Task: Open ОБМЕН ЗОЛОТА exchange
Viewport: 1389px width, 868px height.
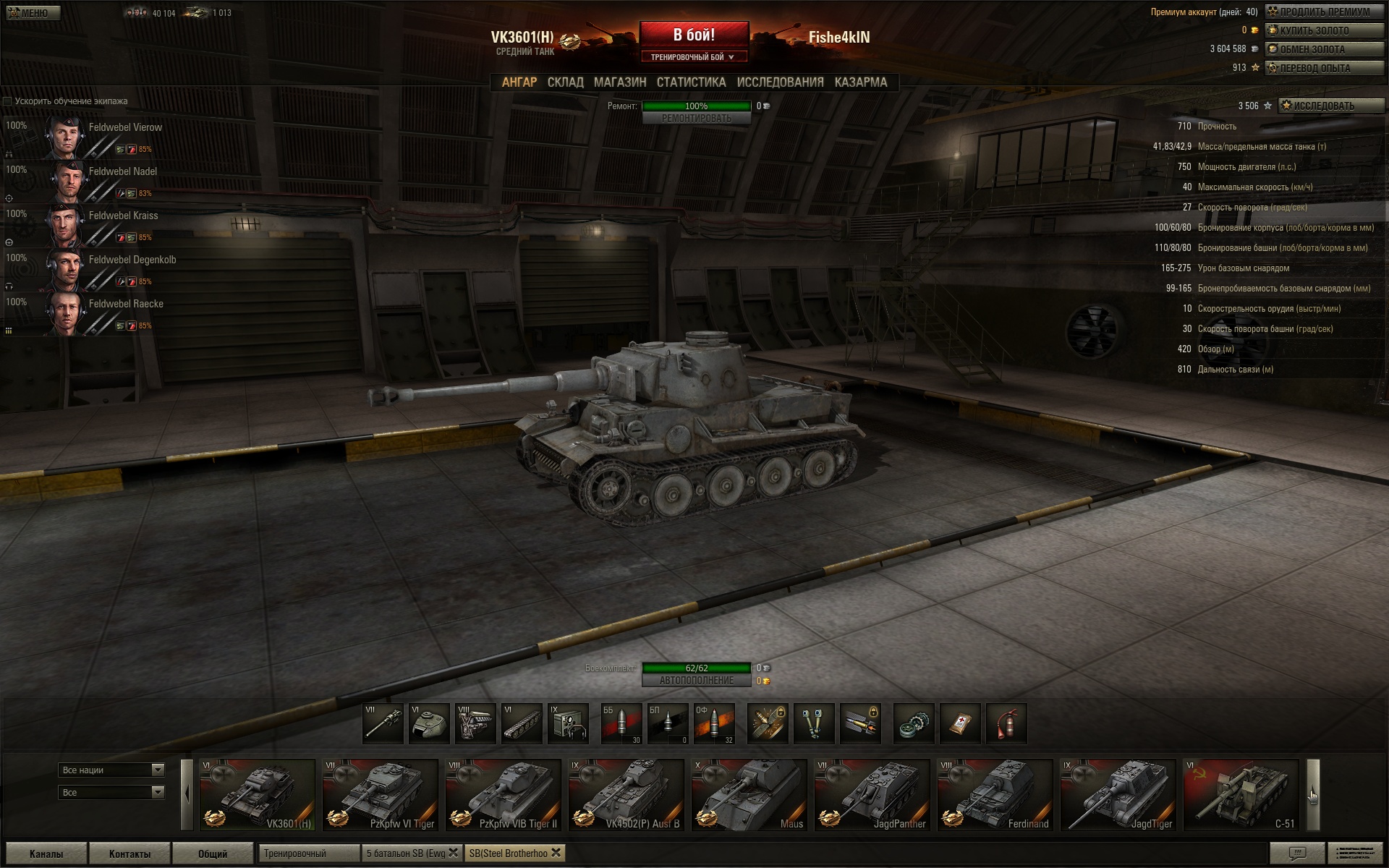Action: click(1324, 49)
